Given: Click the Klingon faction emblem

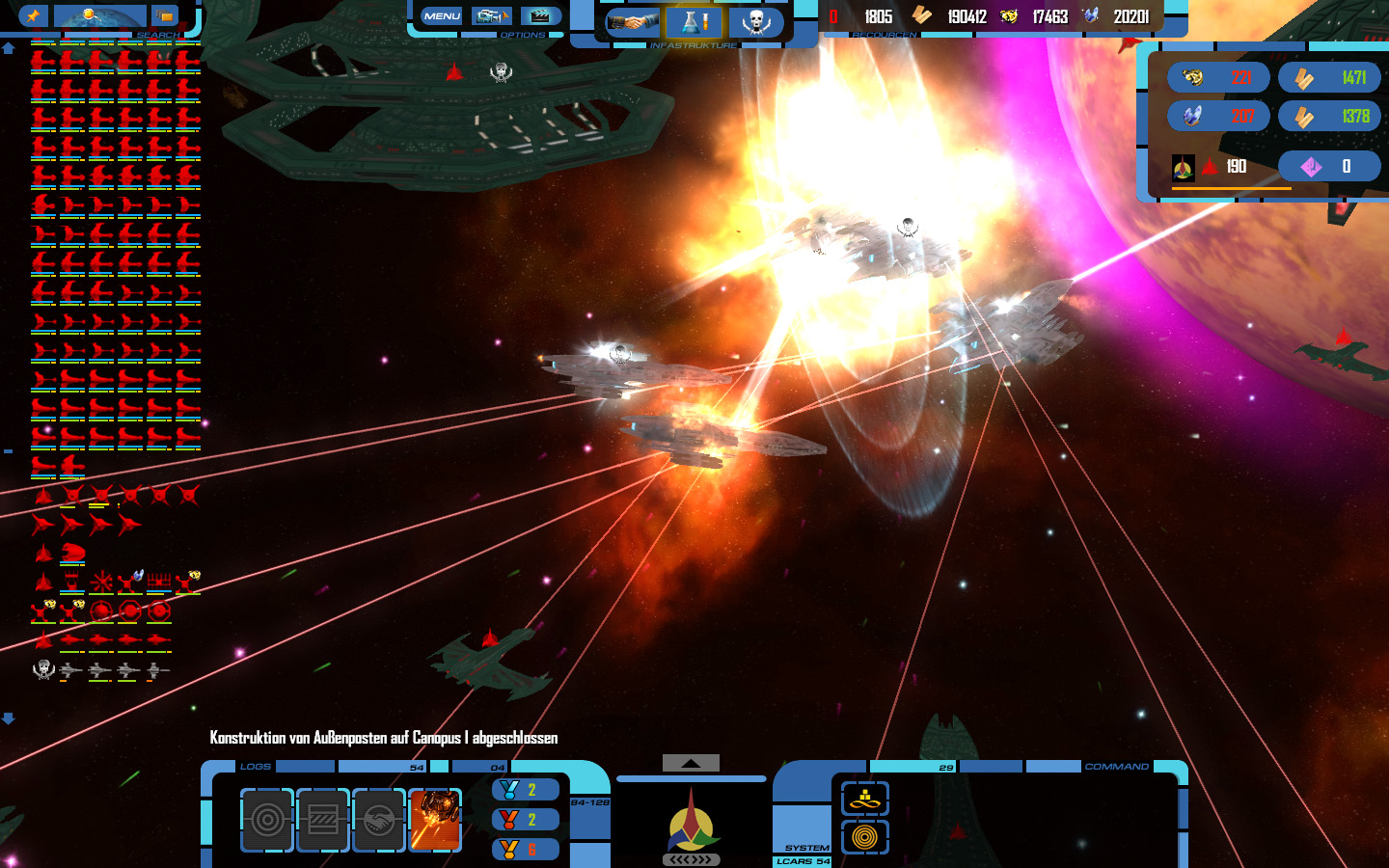Looking at the screenshot, I should click(691, 823).
